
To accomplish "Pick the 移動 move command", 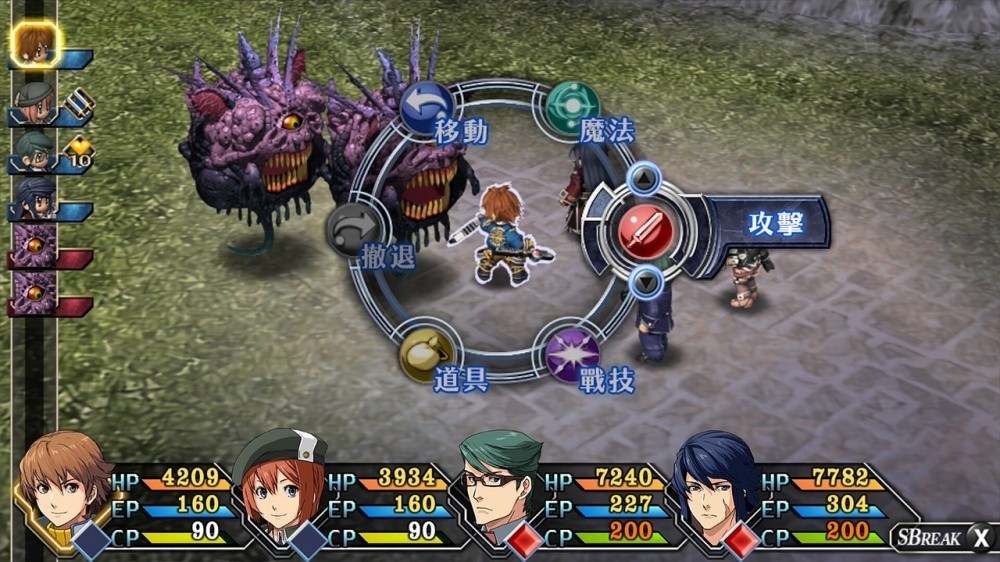I will (428, 106).
